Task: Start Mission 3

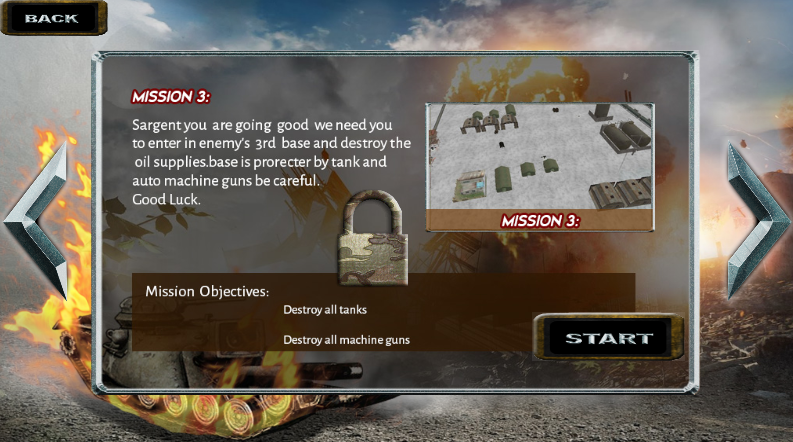Action: pos(609,338)
